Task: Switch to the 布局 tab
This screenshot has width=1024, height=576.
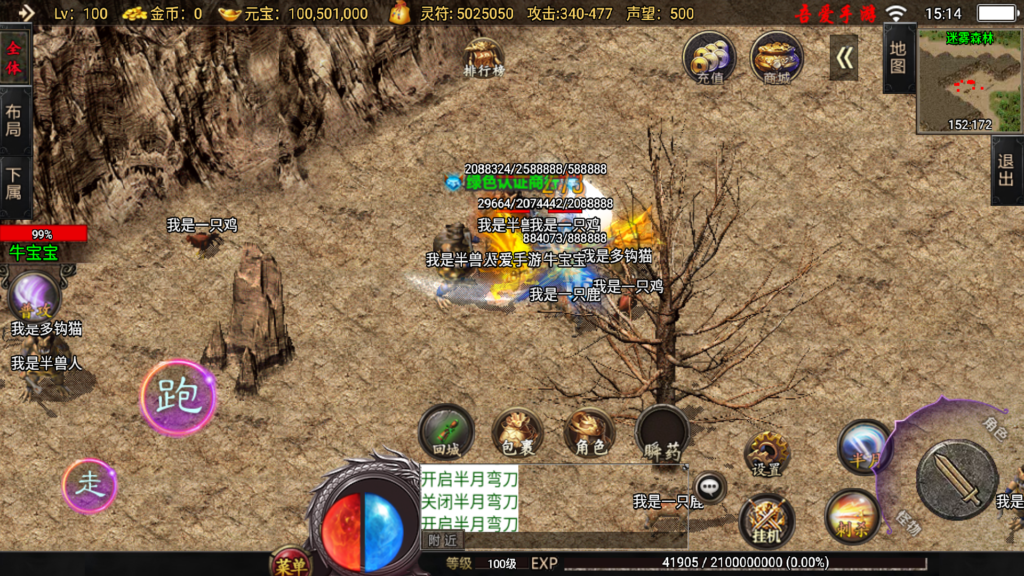Action: click(x=14, y=119)
